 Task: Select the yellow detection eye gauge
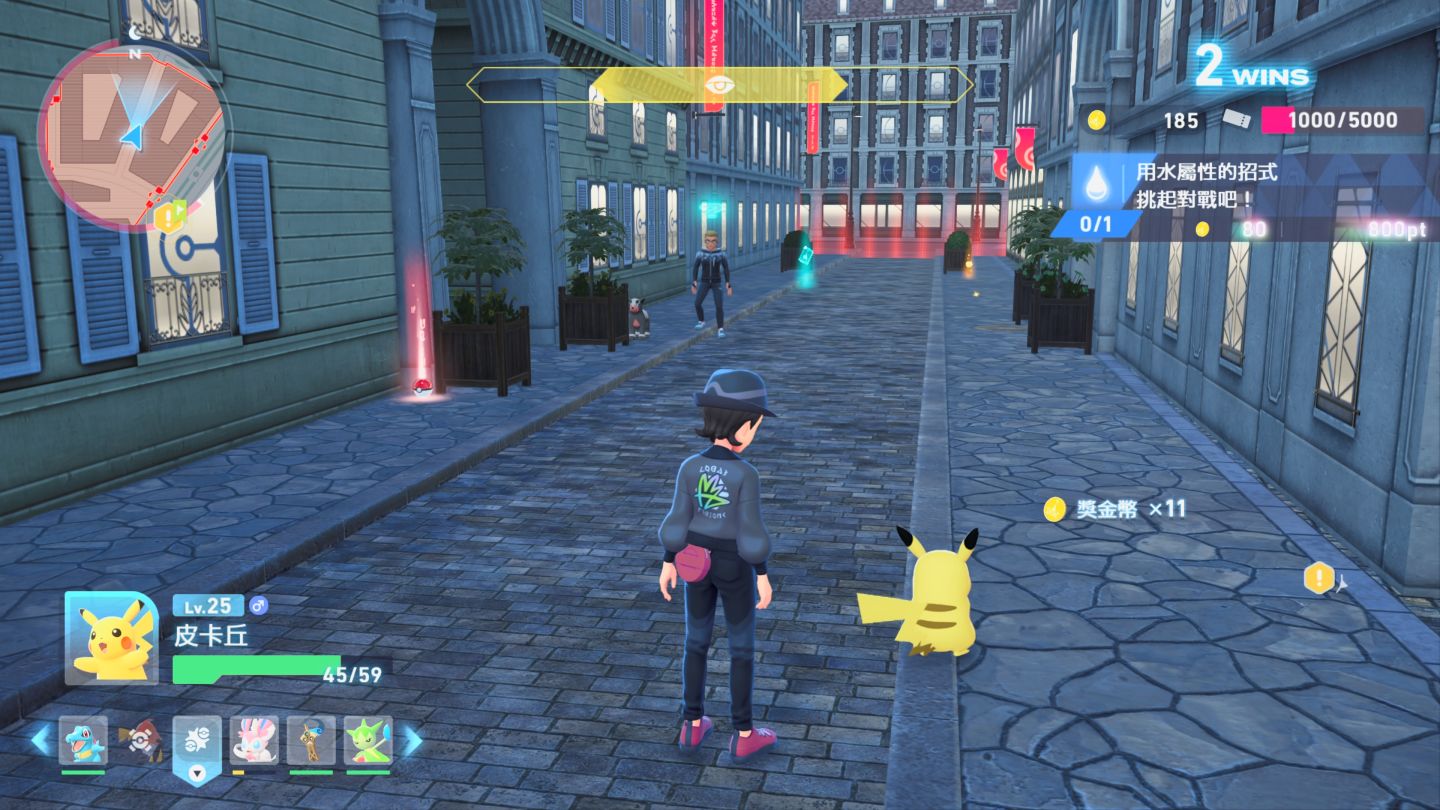[718, 85]
